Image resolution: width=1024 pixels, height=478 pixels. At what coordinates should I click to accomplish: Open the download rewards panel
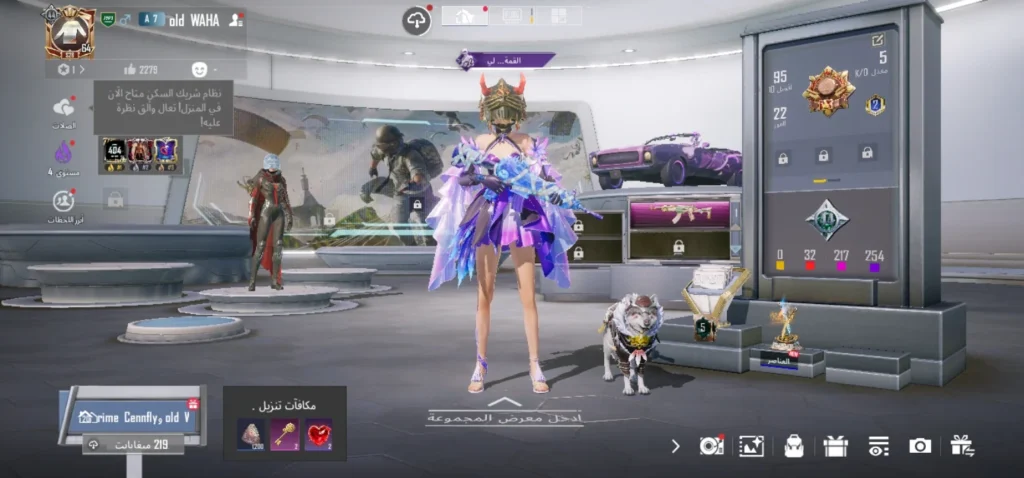pyautogui.click(x=284, y=424)
